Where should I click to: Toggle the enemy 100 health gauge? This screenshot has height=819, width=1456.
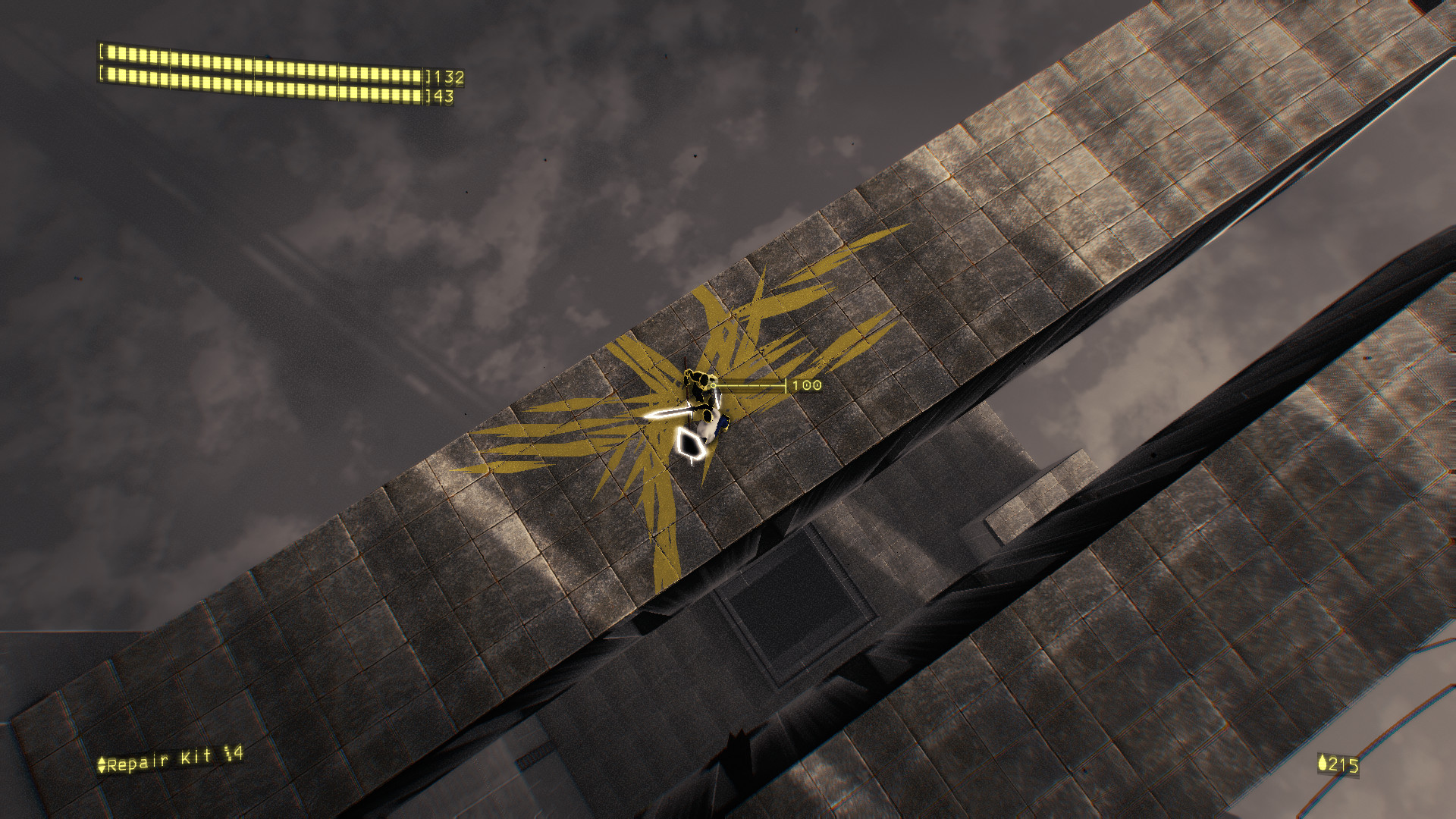(x=751, y=385)
